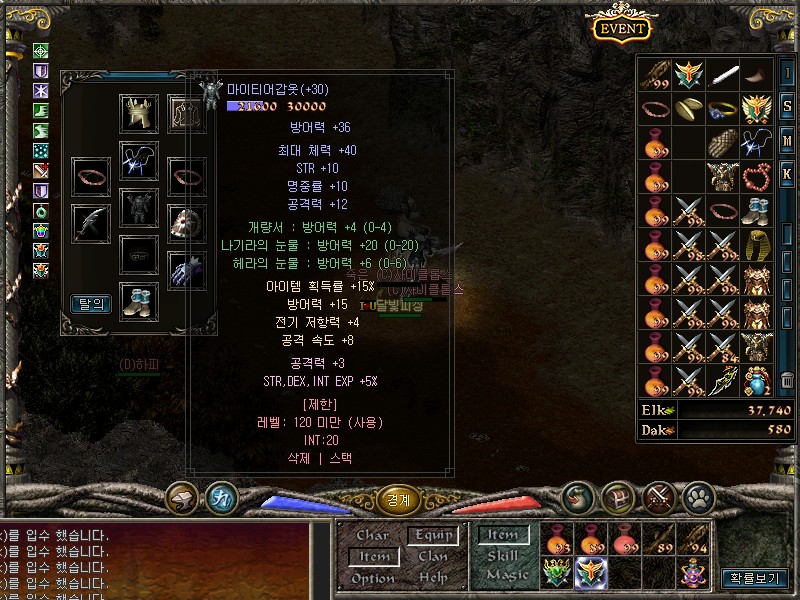
Task: Select the equipped boots slot
Action: point(138,300)
